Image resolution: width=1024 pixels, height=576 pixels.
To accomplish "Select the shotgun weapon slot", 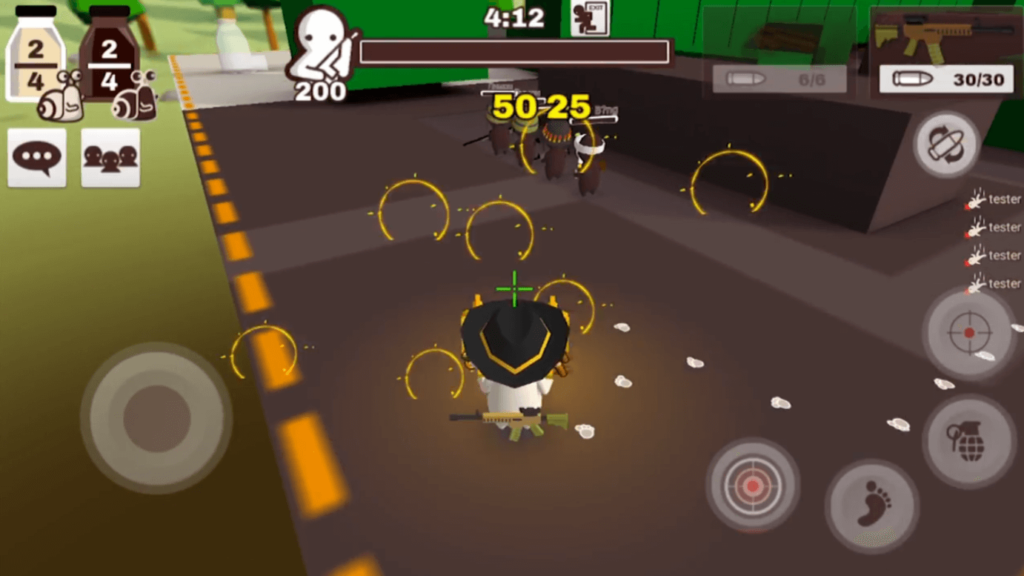I will (779, 50).
